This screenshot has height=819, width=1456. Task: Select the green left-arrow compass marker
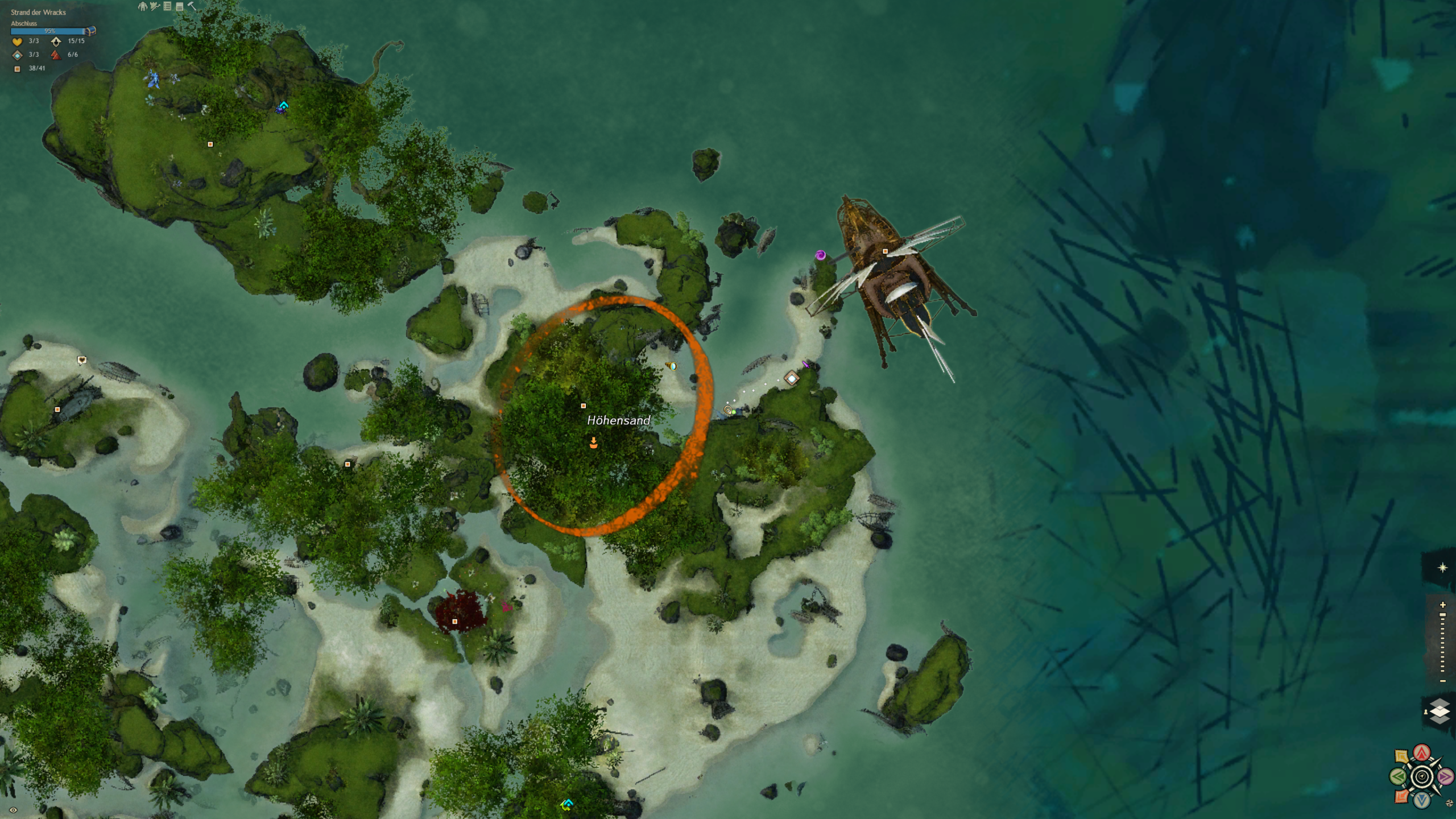1397,776
